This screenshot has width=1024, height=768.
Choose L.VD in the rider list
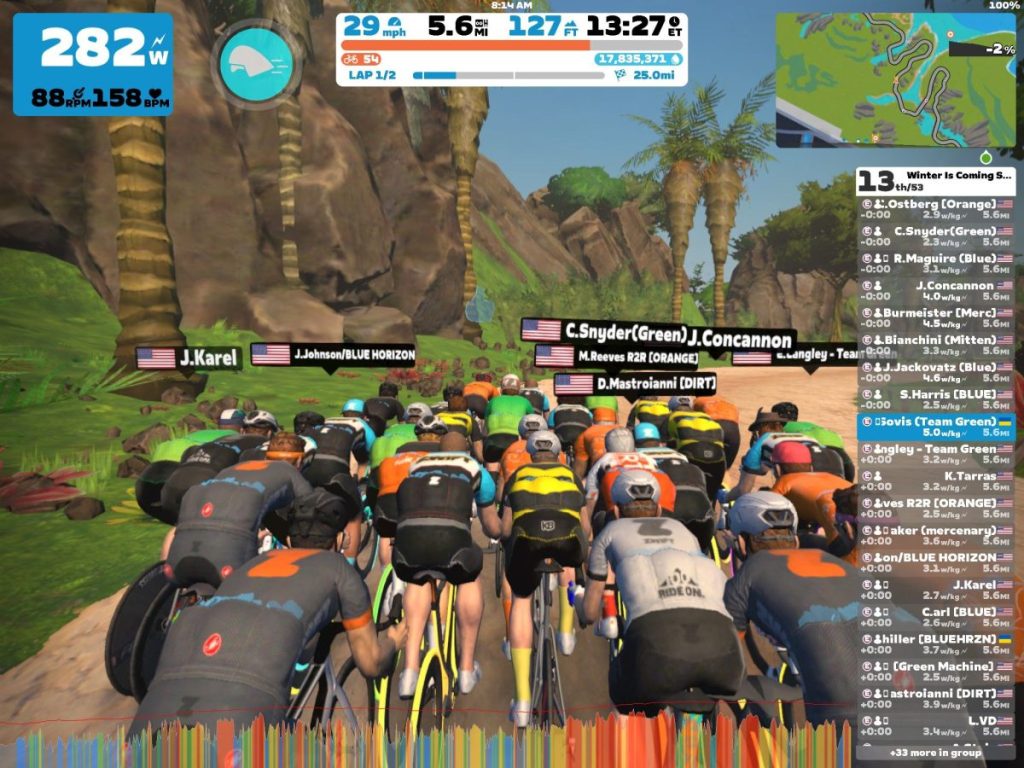936,725
